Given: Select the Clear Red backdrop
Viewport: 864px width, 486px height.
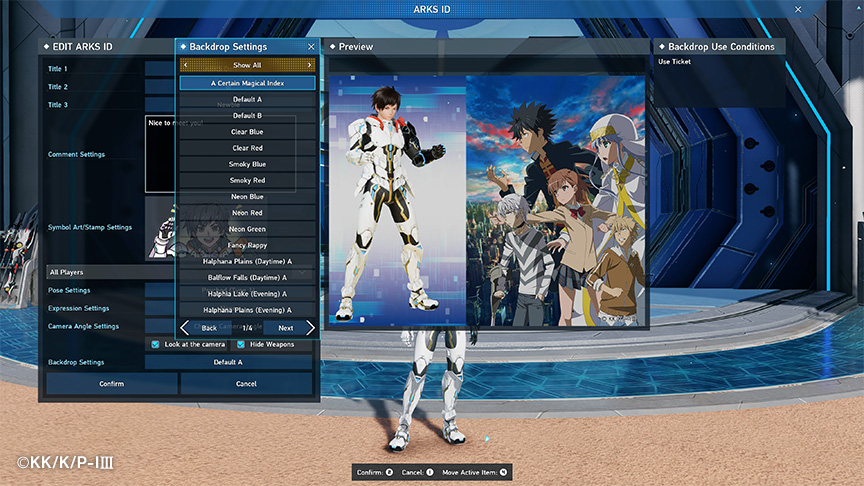Looking at the screenshot, I should pyautogui.click(x=247, y=148).
